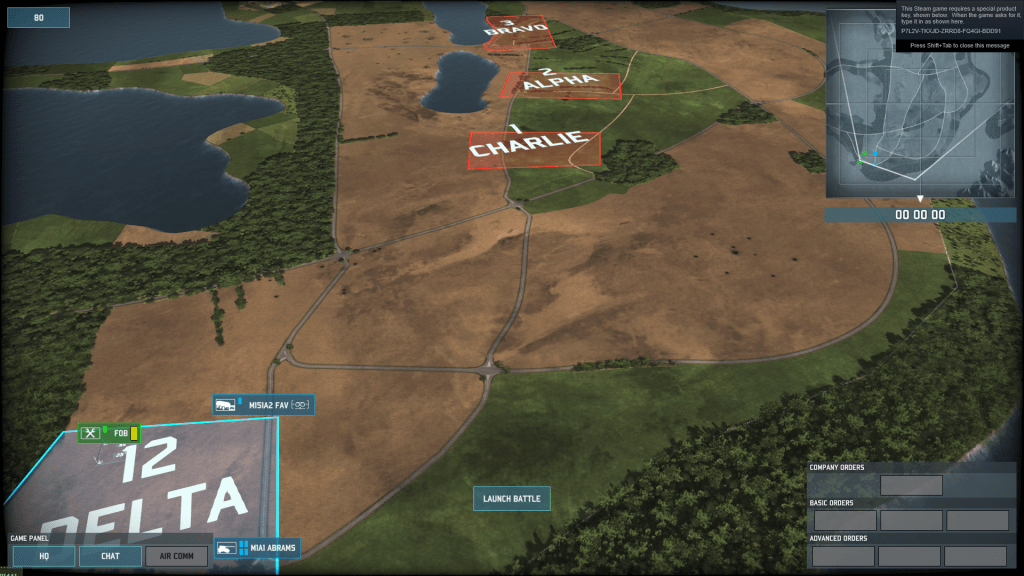
Task: Select the FOB unit marker
Action: tap(109, 433)
